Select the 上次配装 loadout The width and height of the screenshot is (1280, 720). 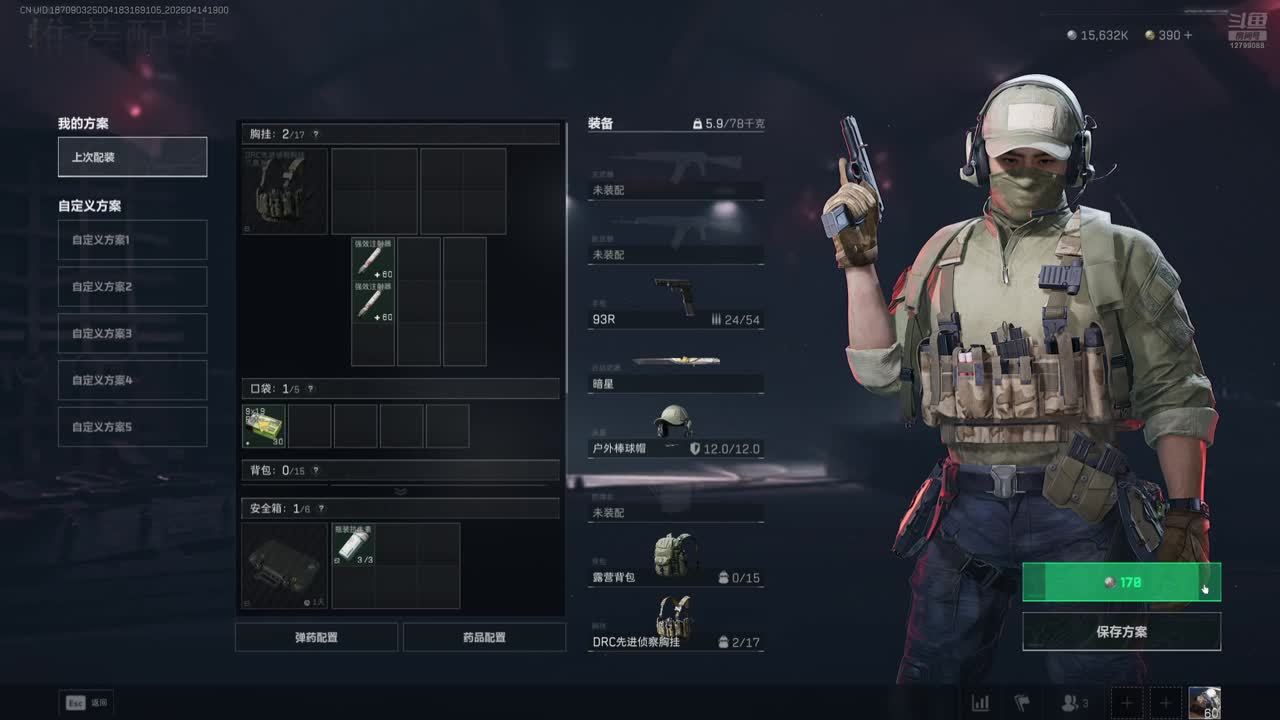132,157
